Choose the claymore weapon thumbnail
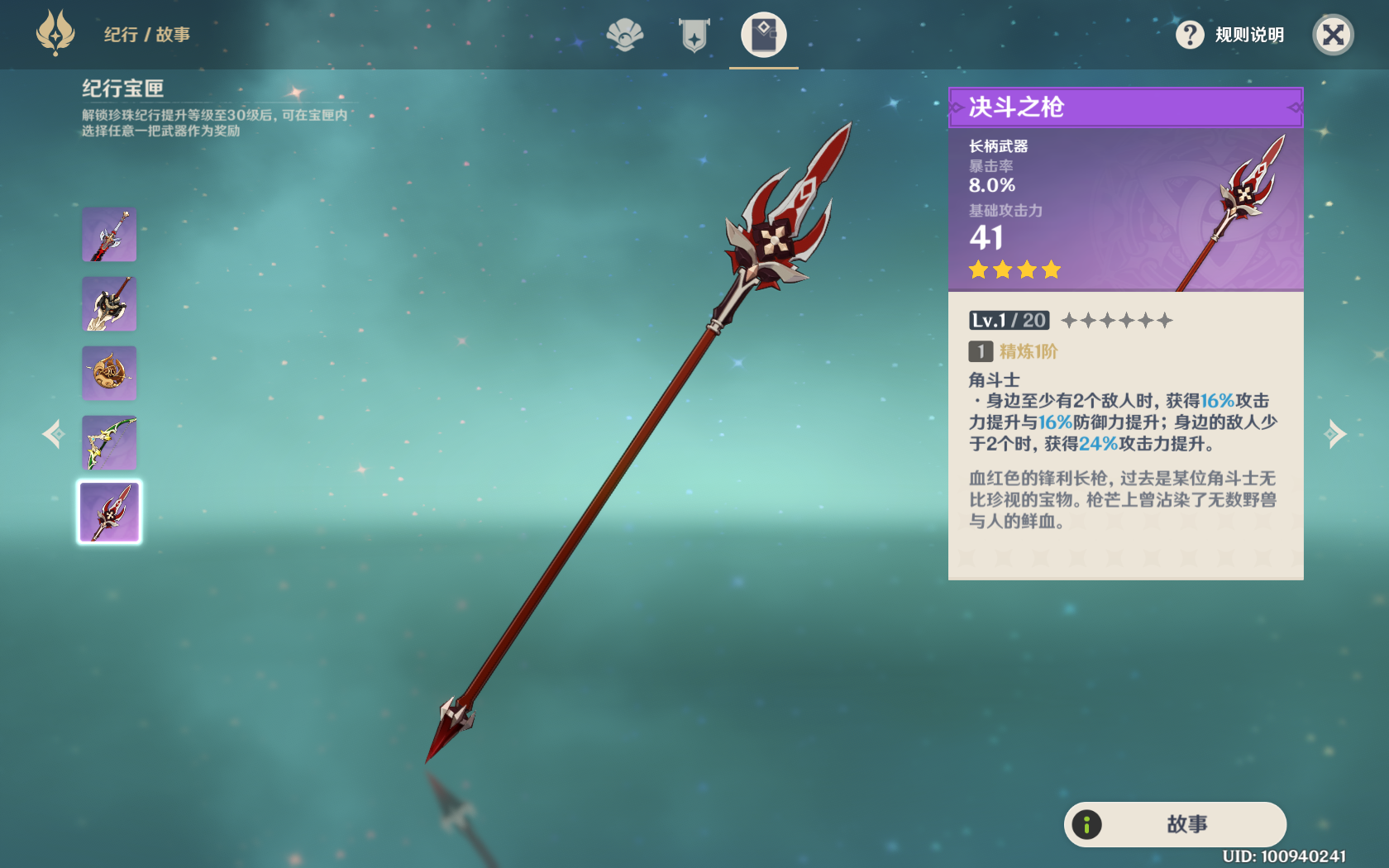This screenshot has width=1389, height=868. [109, 304]
